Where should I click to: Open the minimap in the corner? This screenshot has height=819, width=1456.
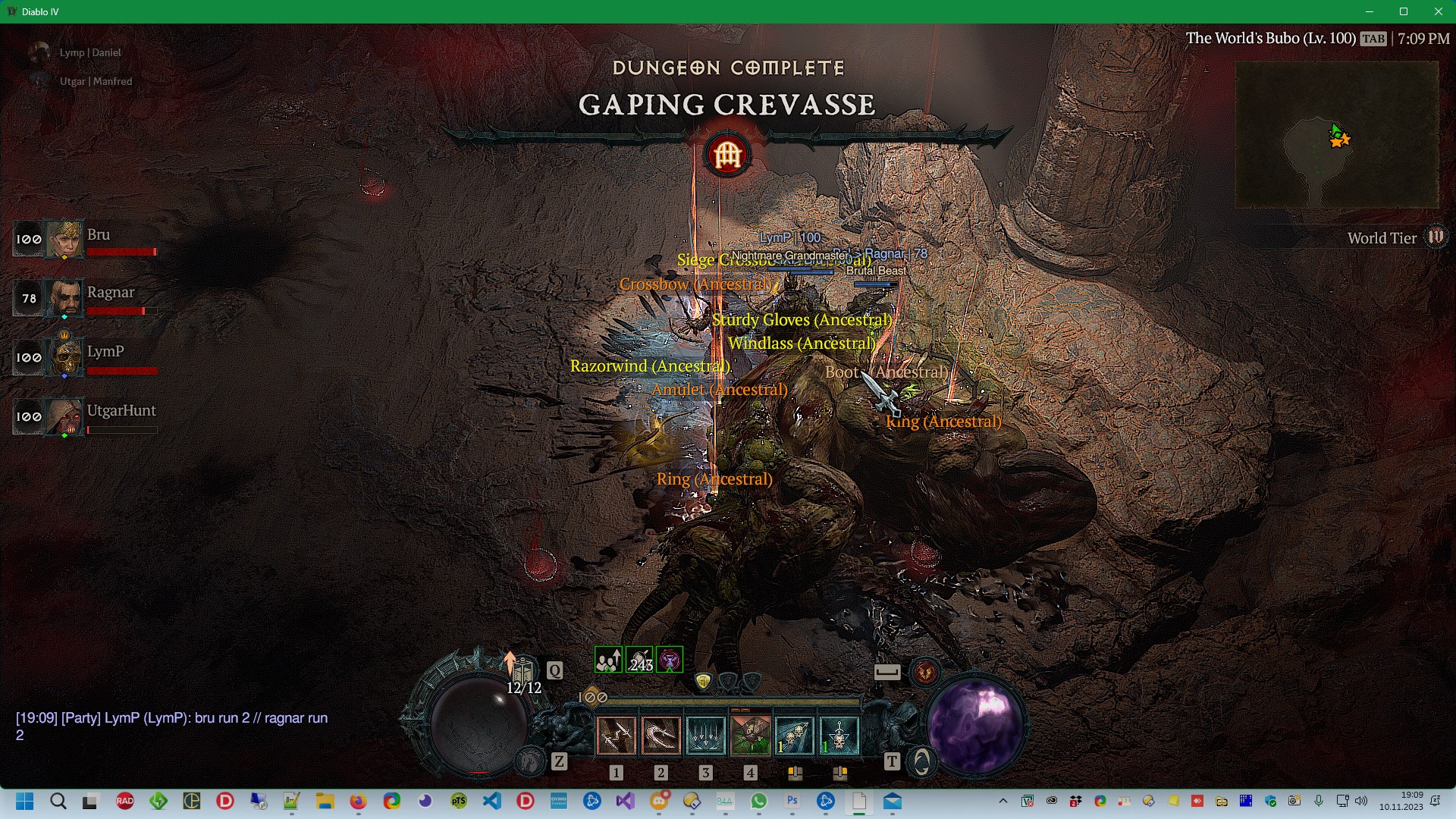pyautogui.click(x=1336, y=135)
